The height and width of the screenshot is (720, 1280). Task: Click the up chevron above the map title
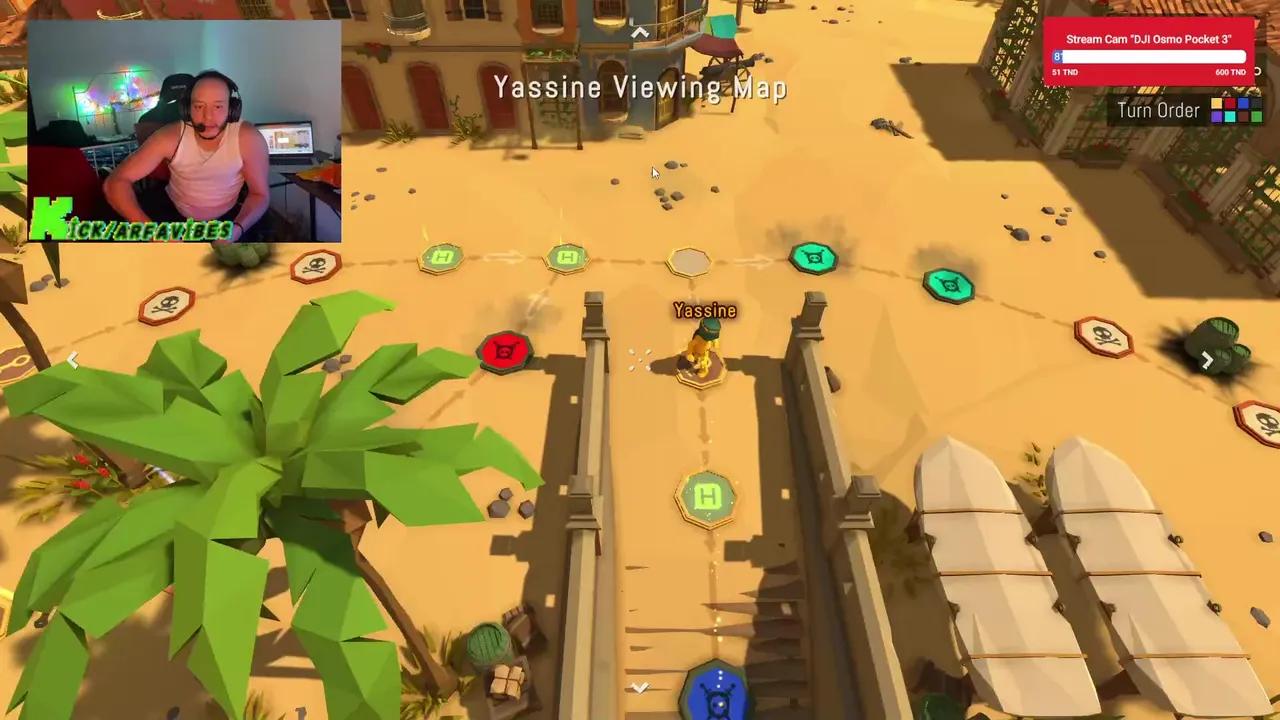pyautogui.click(x=639, y=32)
